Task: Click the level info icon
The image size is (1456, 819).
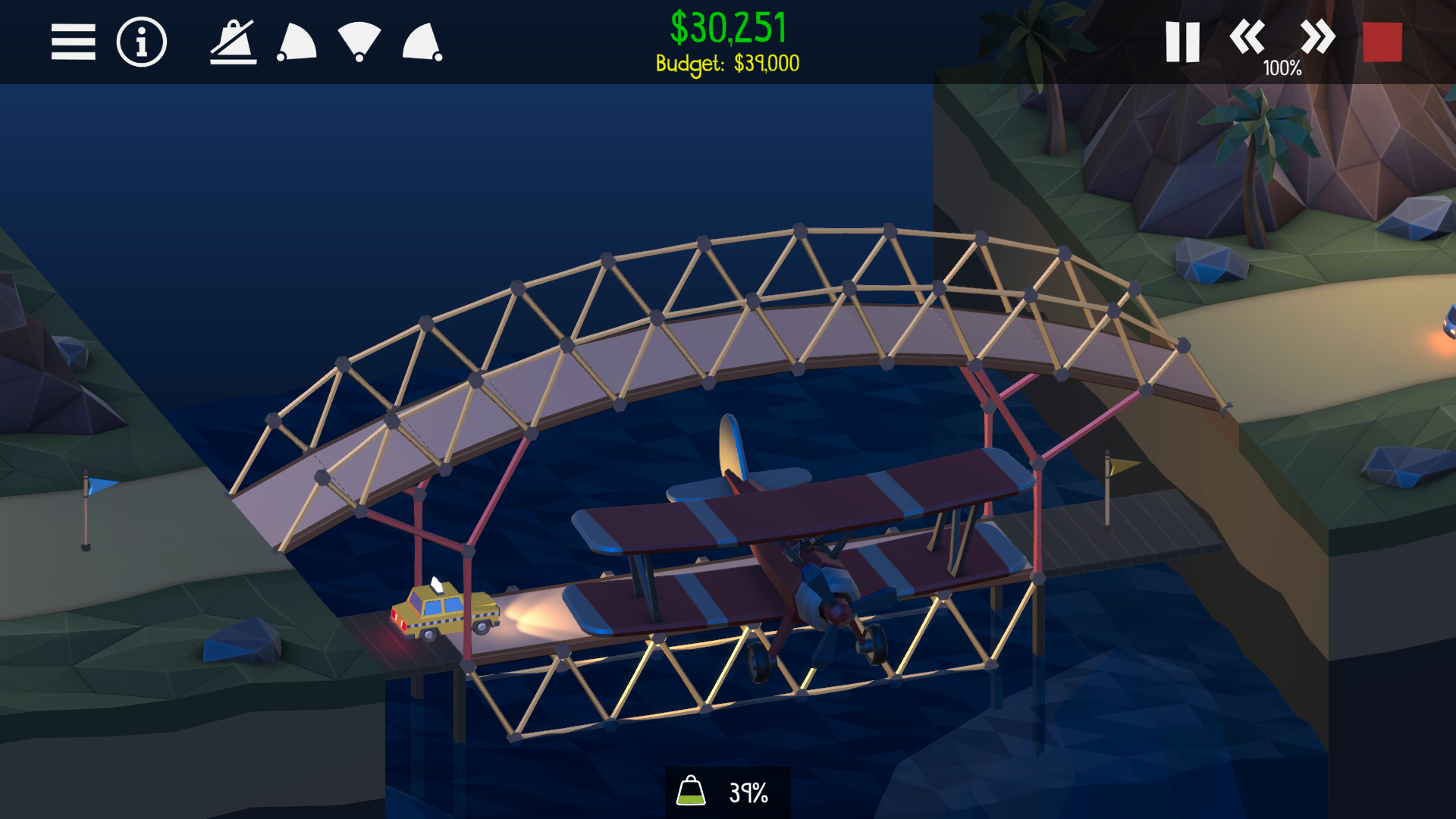Action: tap(140, 41)
